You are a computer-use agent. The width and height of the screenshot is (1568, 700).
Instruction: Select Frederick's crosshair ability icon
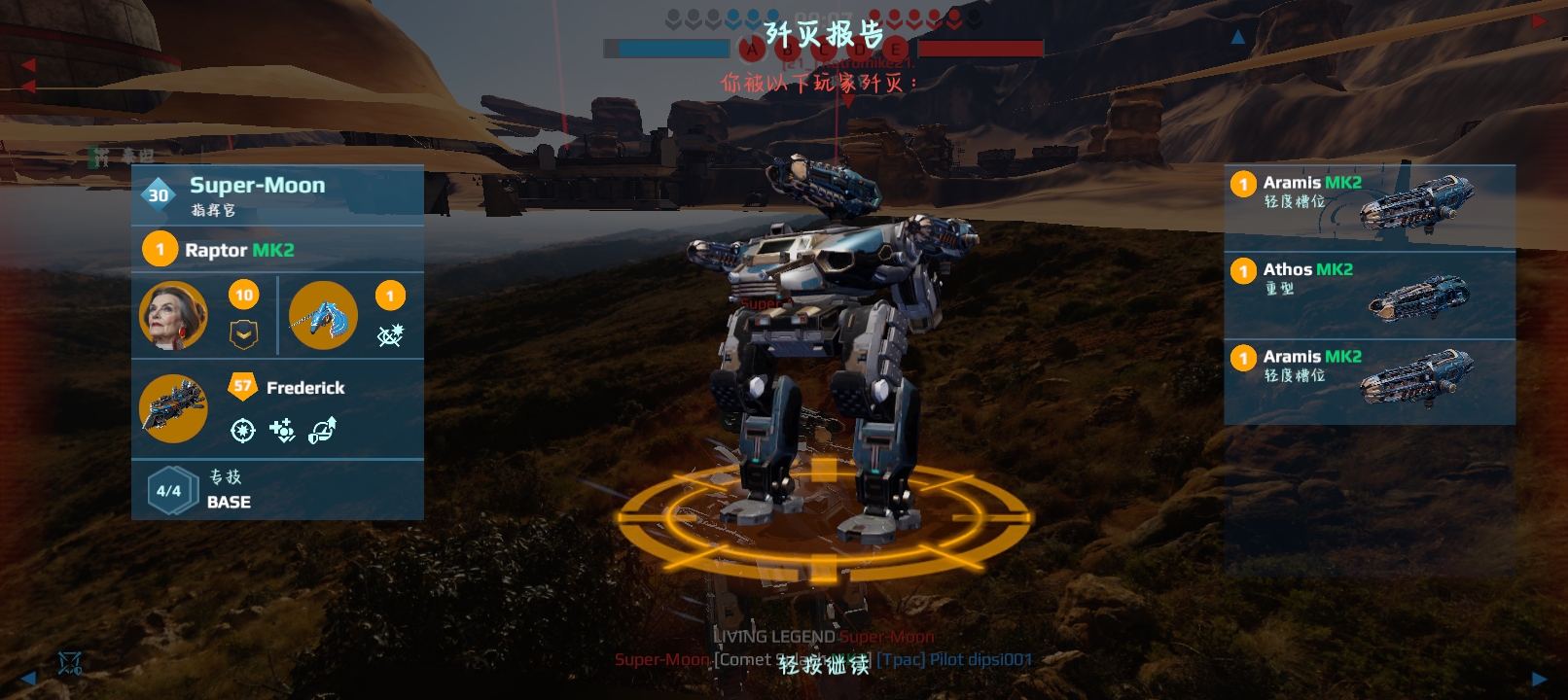(243, 430)
